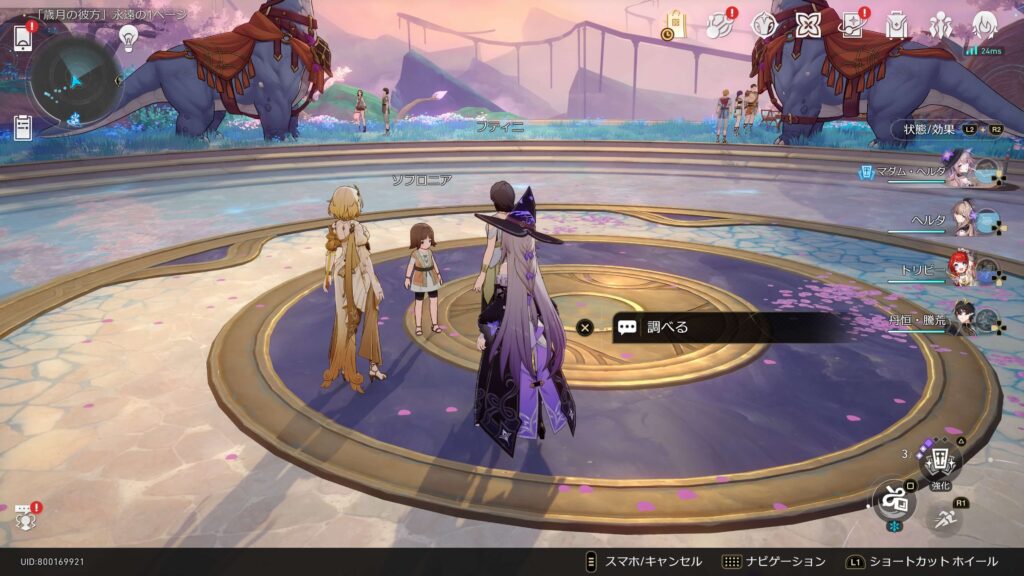Click the lightbulb hint icon
The height and width of the screenshot is (576, 1024).
[128, 38]
